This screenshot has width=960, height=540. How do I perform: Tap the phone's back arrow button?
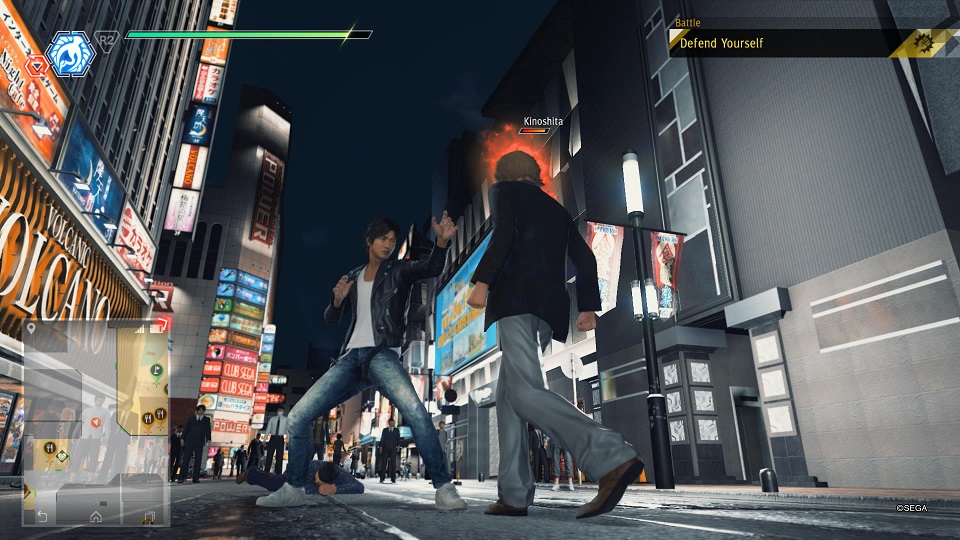pos(42,516)
